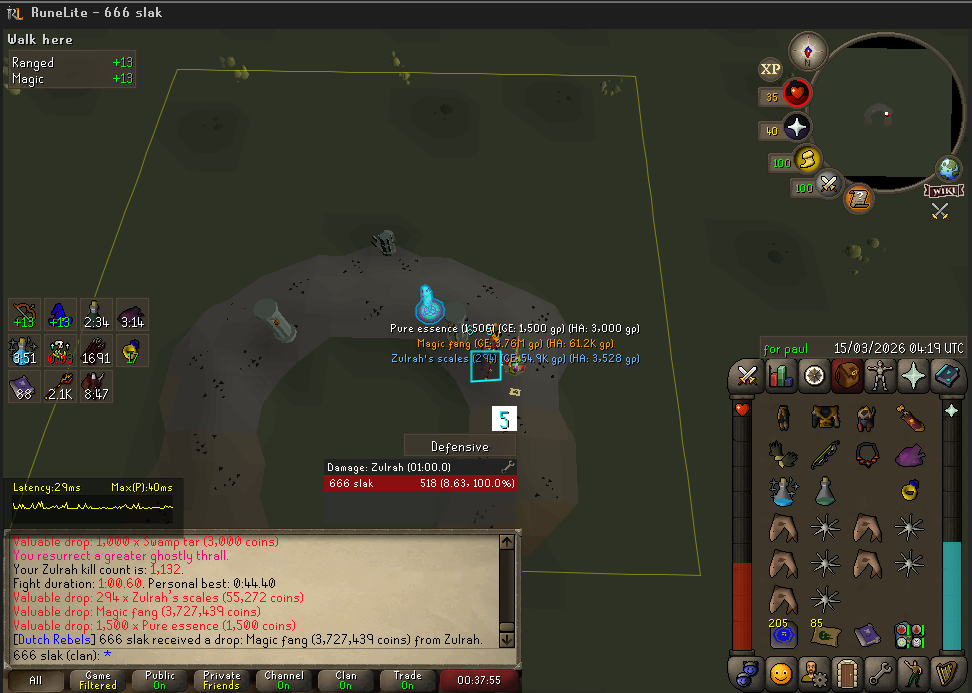Open the Settings wrench tab
Screen dimensions: 972x693
tap(880, 671)
